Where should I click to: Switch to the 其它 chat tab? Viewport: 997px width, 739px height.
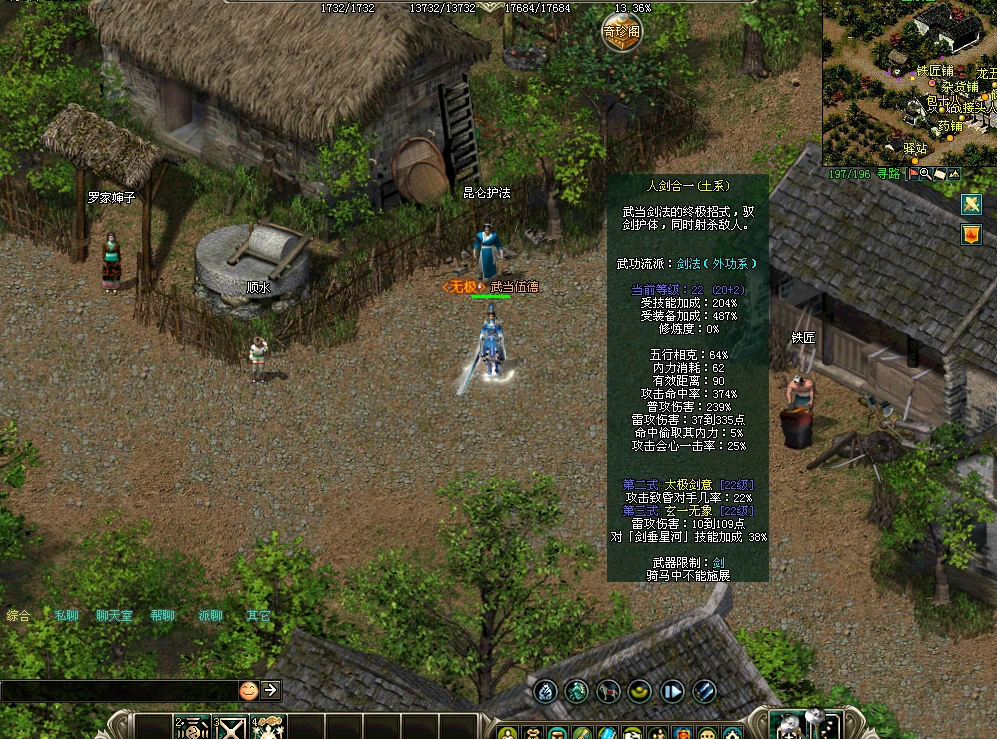point(258,616)
